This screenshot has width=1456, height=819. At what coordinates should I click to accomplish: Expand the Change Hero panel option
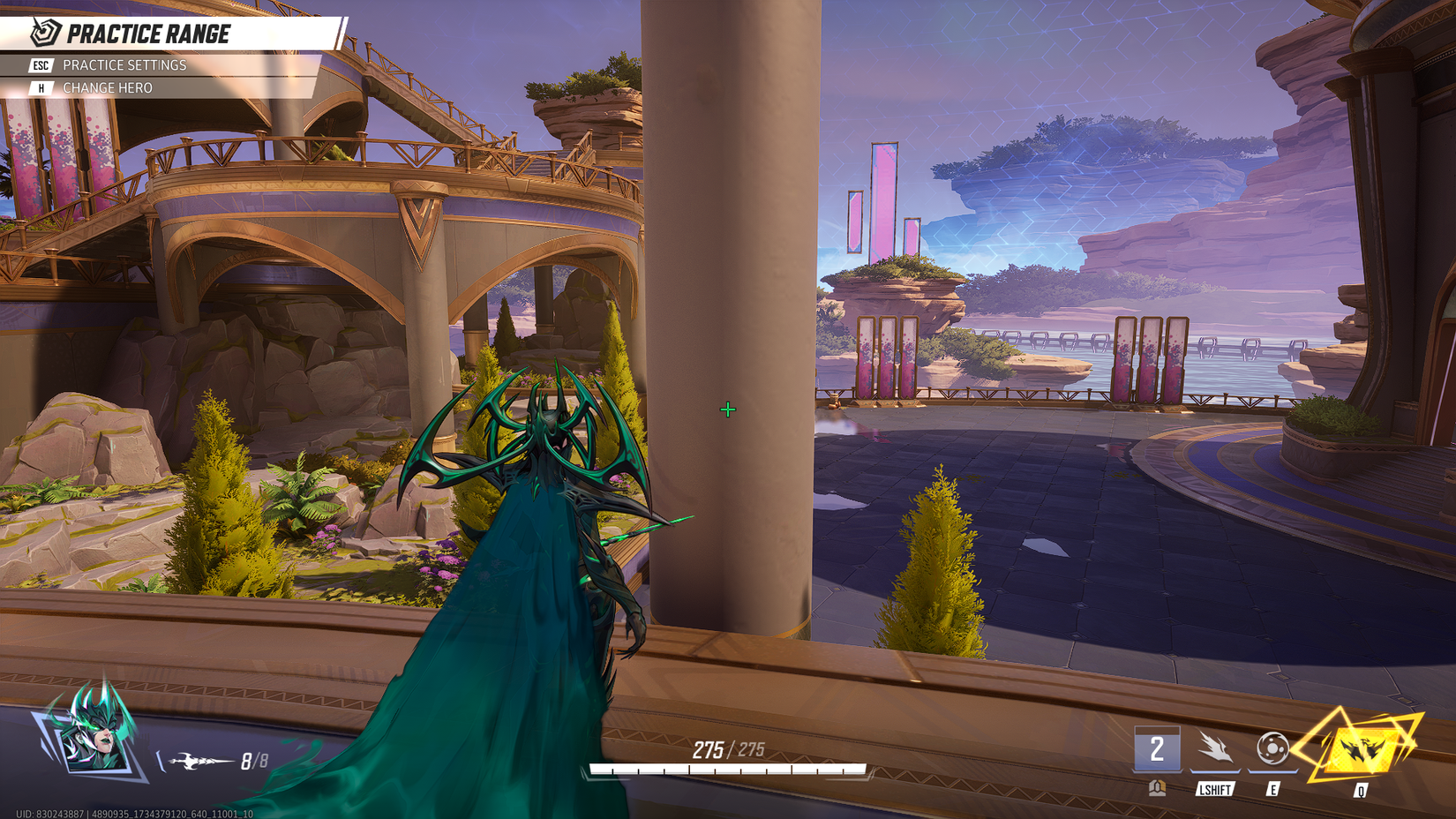pos(107,87)
